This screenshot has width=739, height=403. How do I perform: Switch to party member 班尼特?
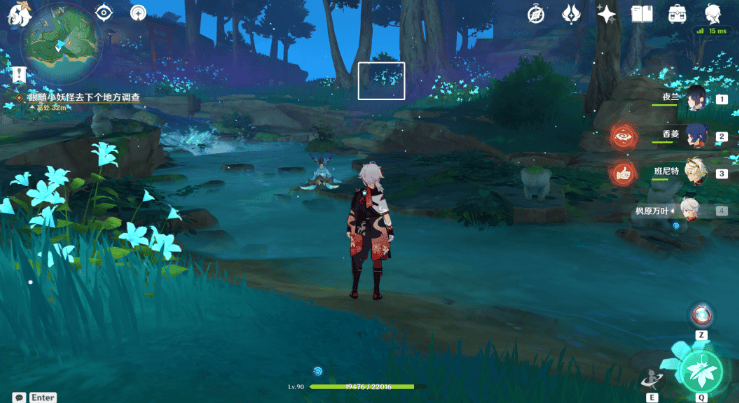(698, 172)
